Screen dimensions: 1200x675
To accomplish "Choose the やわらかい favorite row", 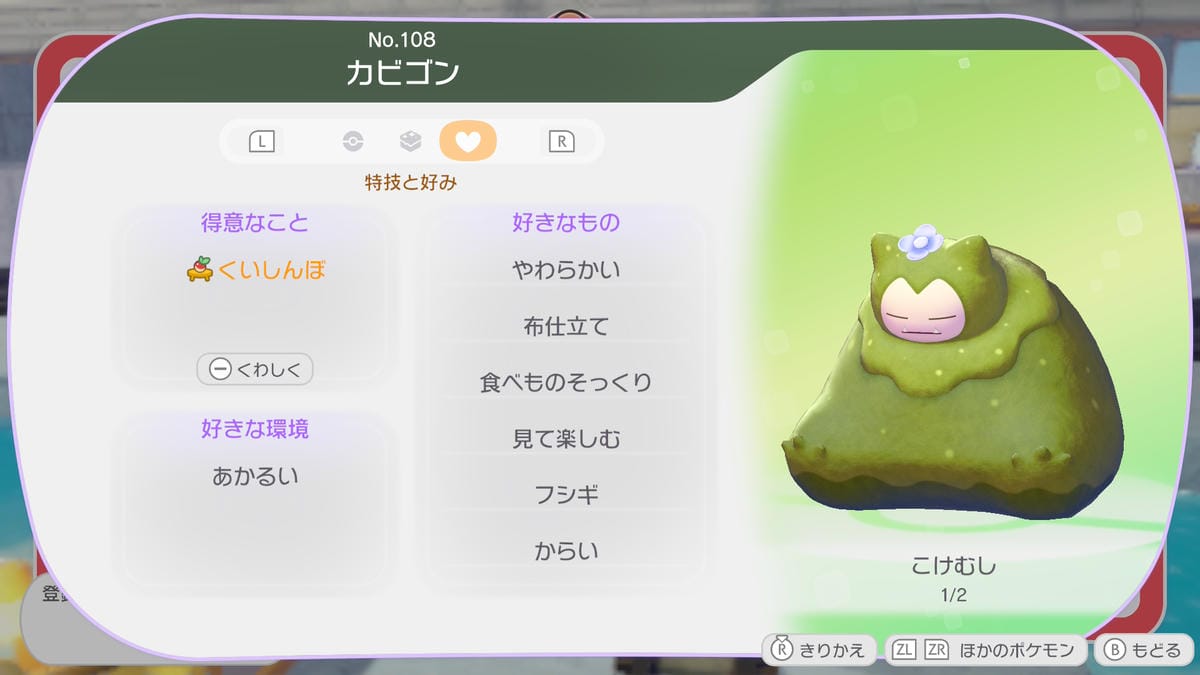I will point(566,270).
